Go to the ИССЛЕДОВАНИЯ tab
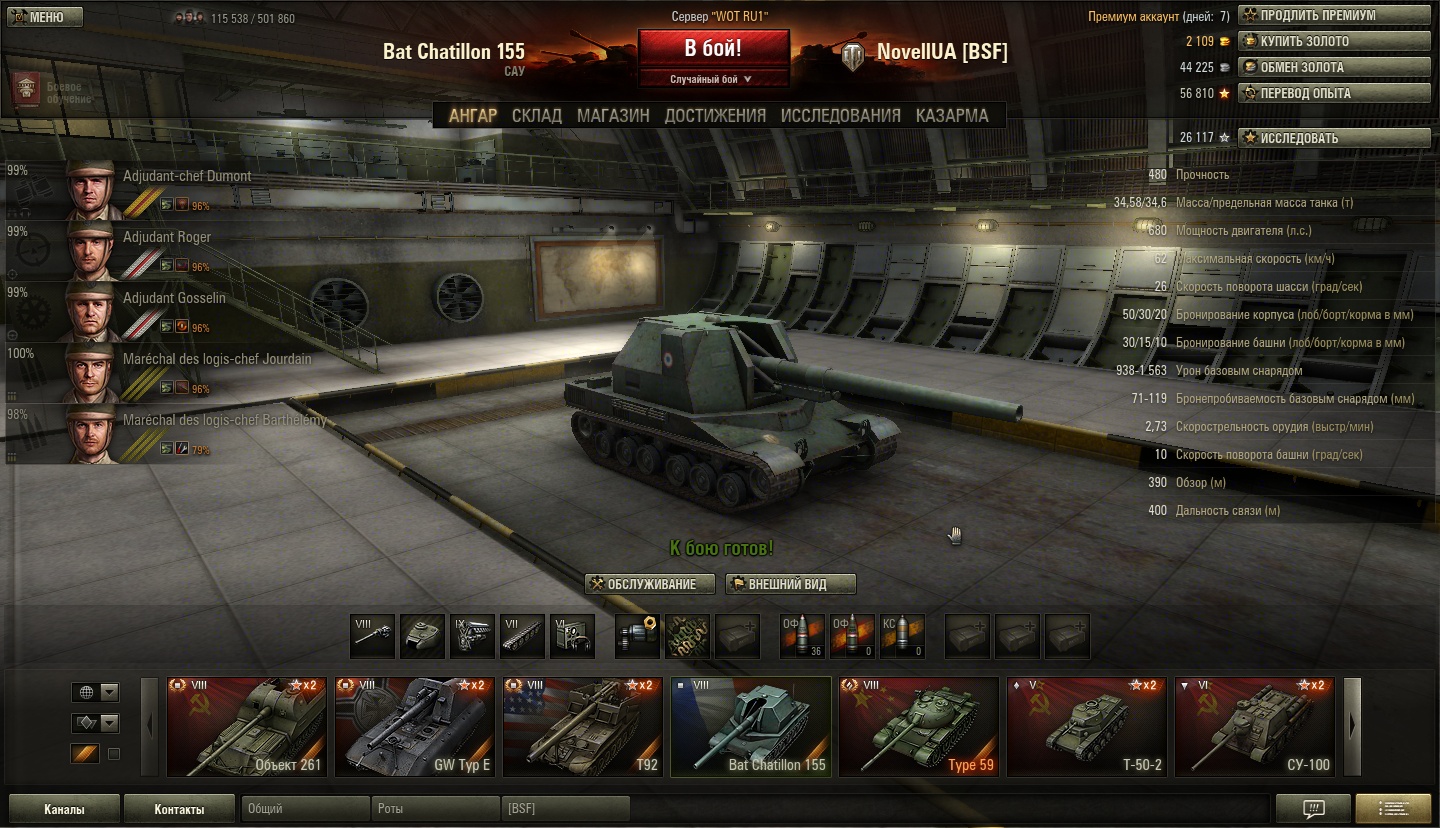 coord(840,116)
